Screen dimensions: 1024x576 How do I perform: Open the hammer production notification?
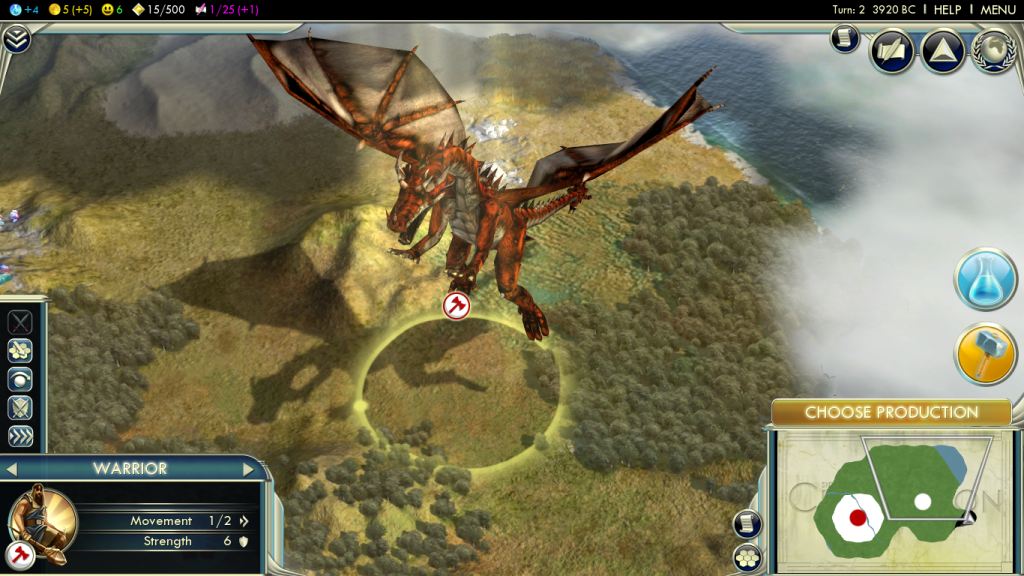tap(985, 355)
